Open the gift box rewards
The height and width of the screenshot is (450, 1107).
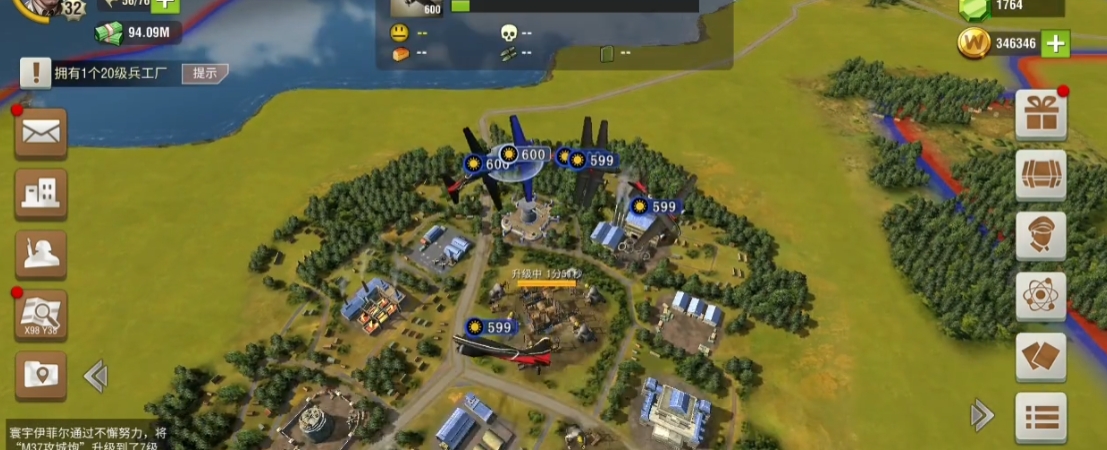(1040, 114)
